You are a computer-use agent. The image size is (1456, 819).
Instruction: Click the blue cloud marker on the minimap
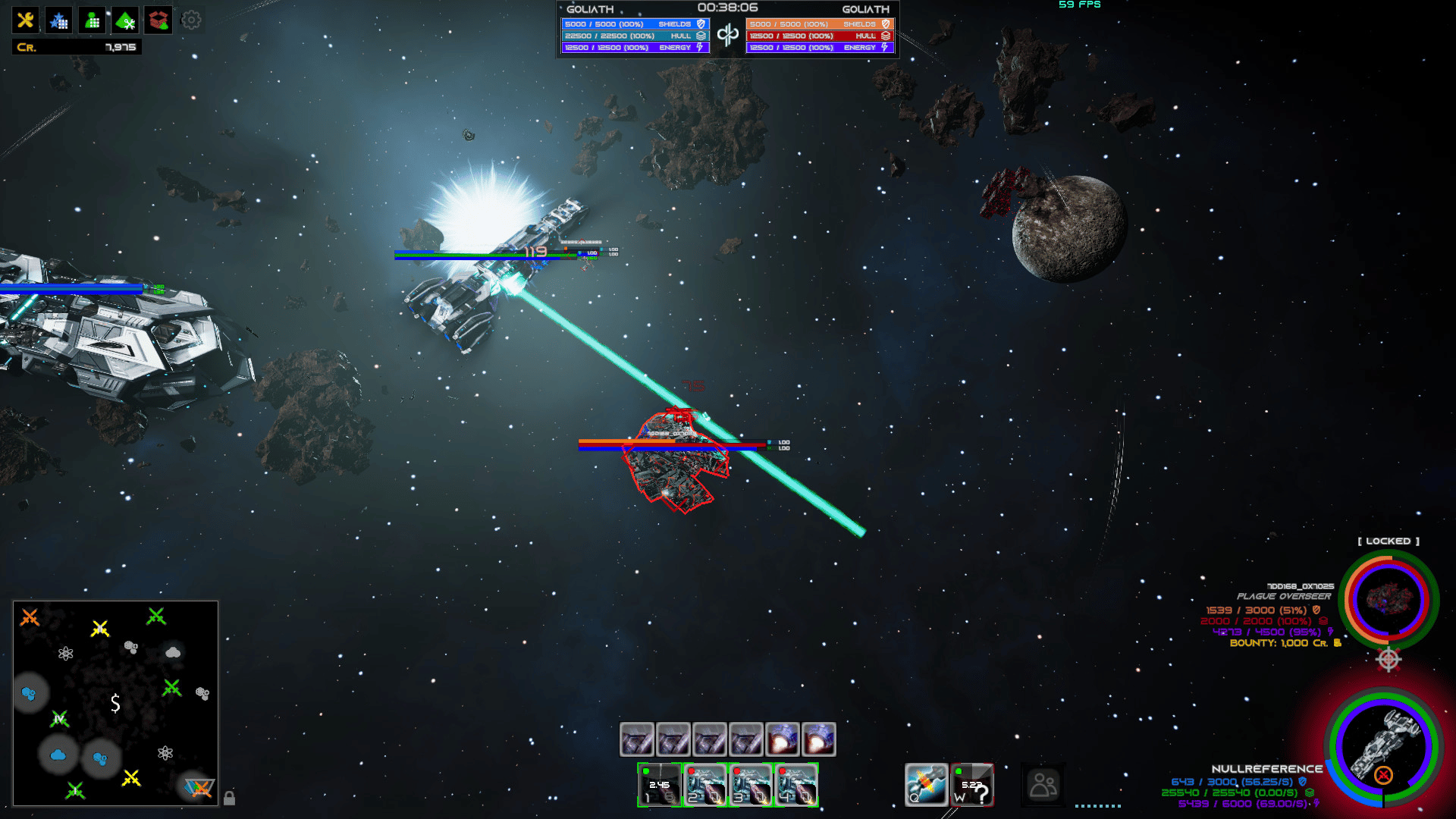point(58,755)
